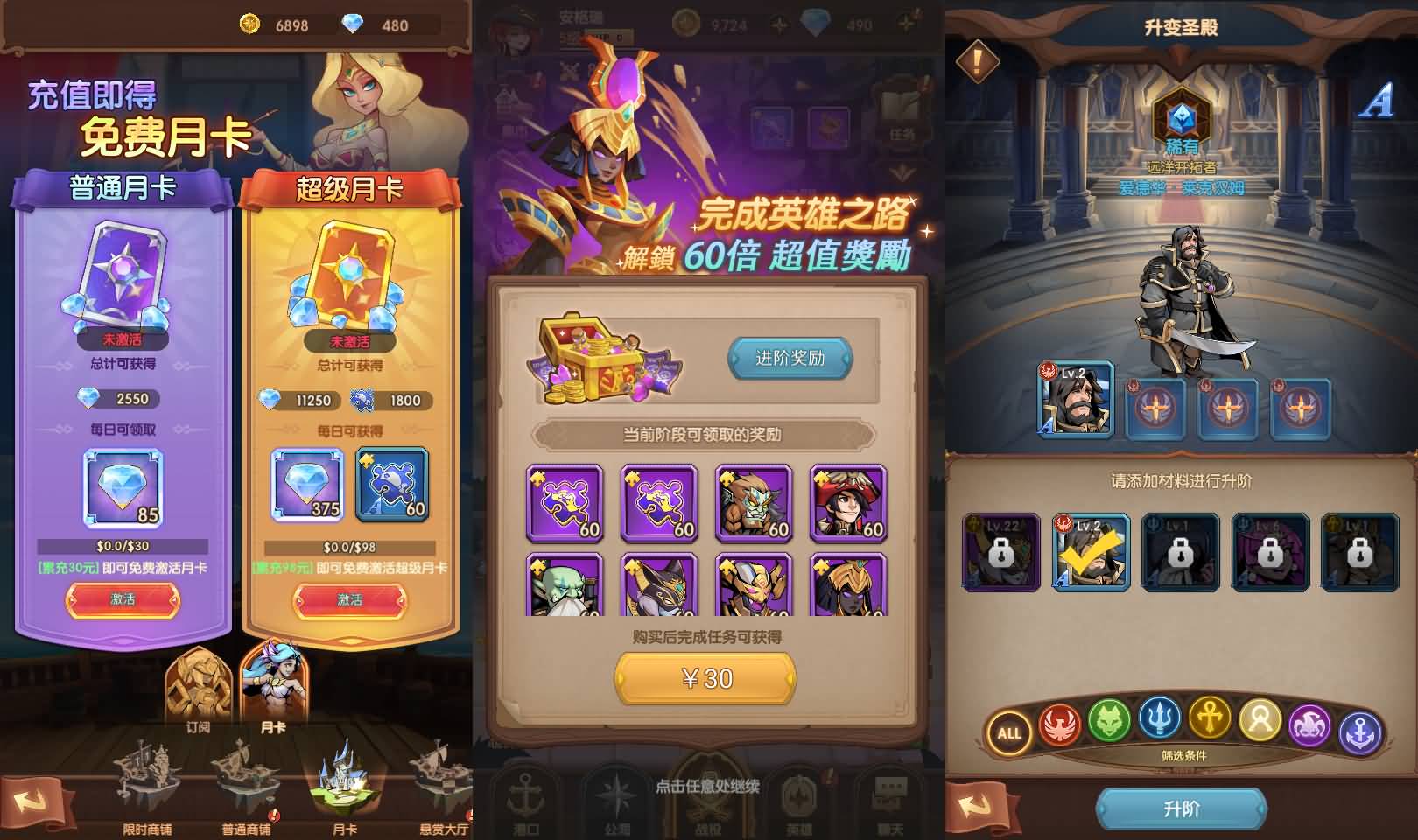Filter by the blue trident faction
The width and height of the screenshot is (1418, 840).
coord(1160,719)
